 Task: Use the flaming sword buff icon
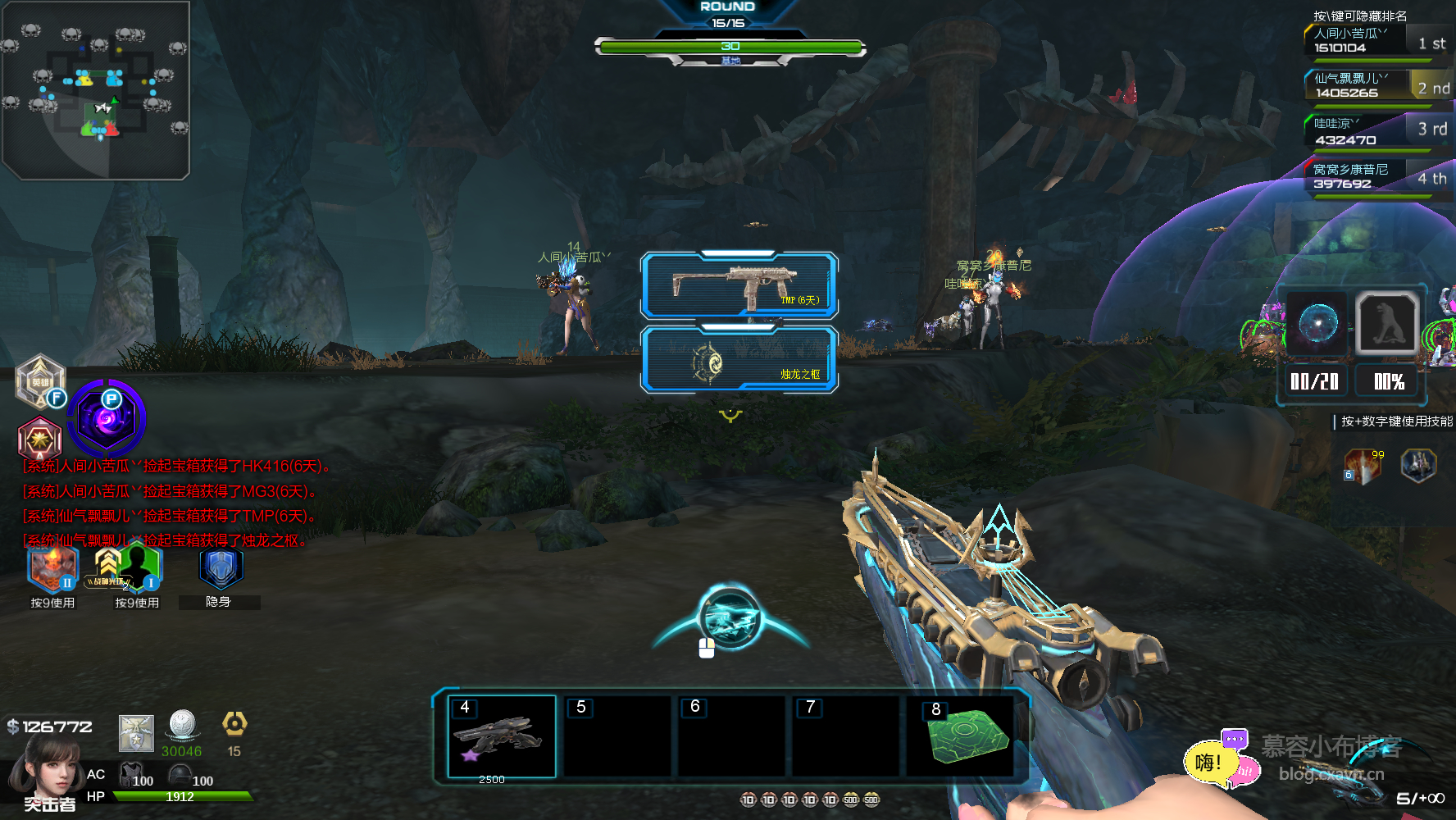1364,465
